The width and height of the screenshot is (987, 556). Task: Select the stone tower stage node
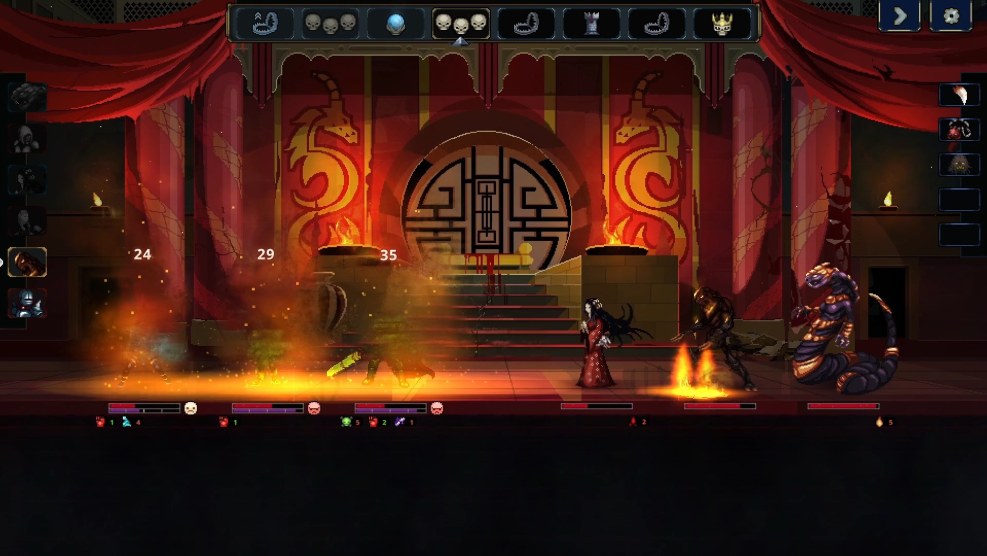coord(591,23)
